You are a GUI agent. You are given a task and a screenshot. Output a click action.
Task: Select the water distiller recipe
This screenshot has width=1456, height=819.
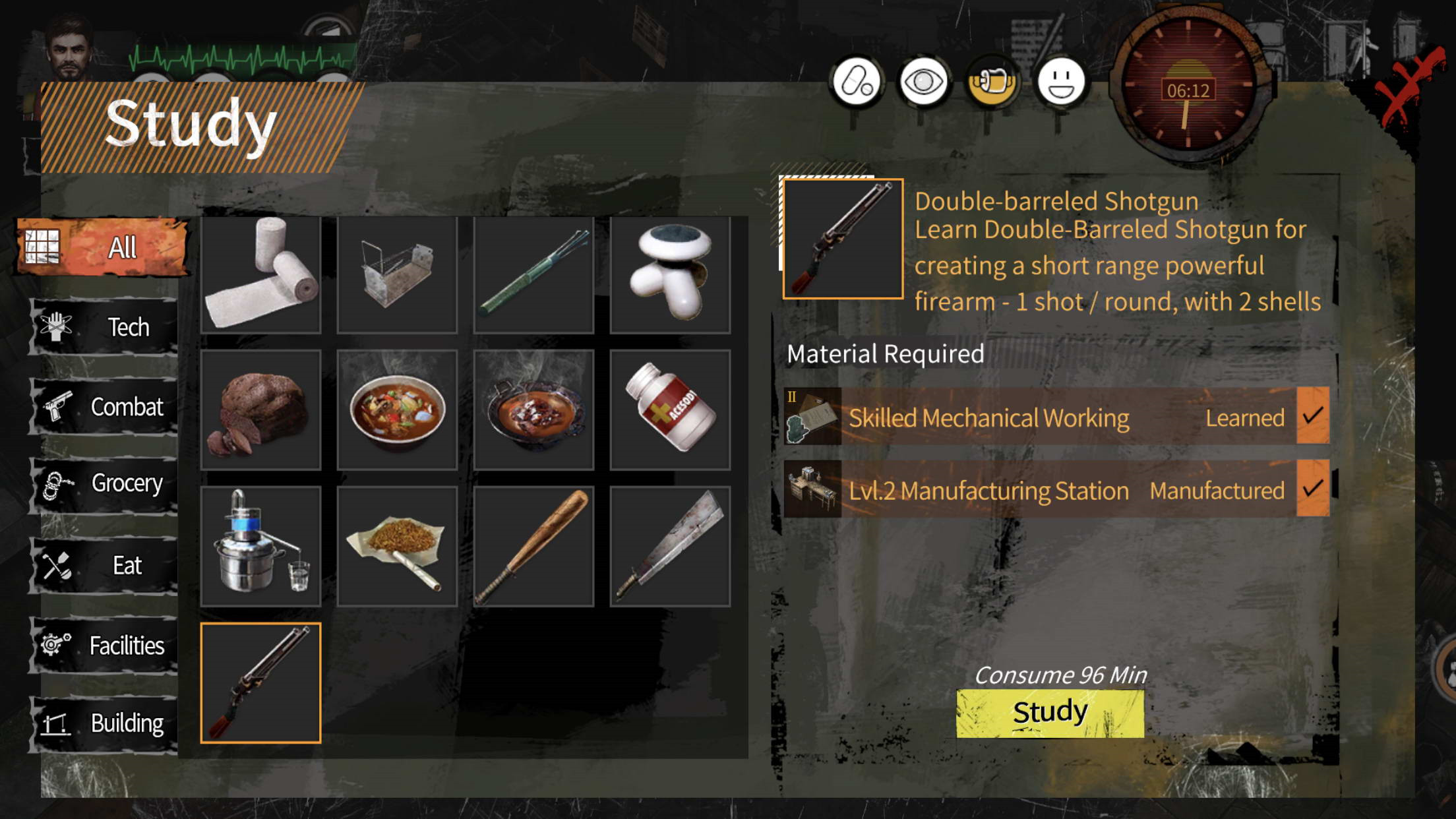pos(261,546)
